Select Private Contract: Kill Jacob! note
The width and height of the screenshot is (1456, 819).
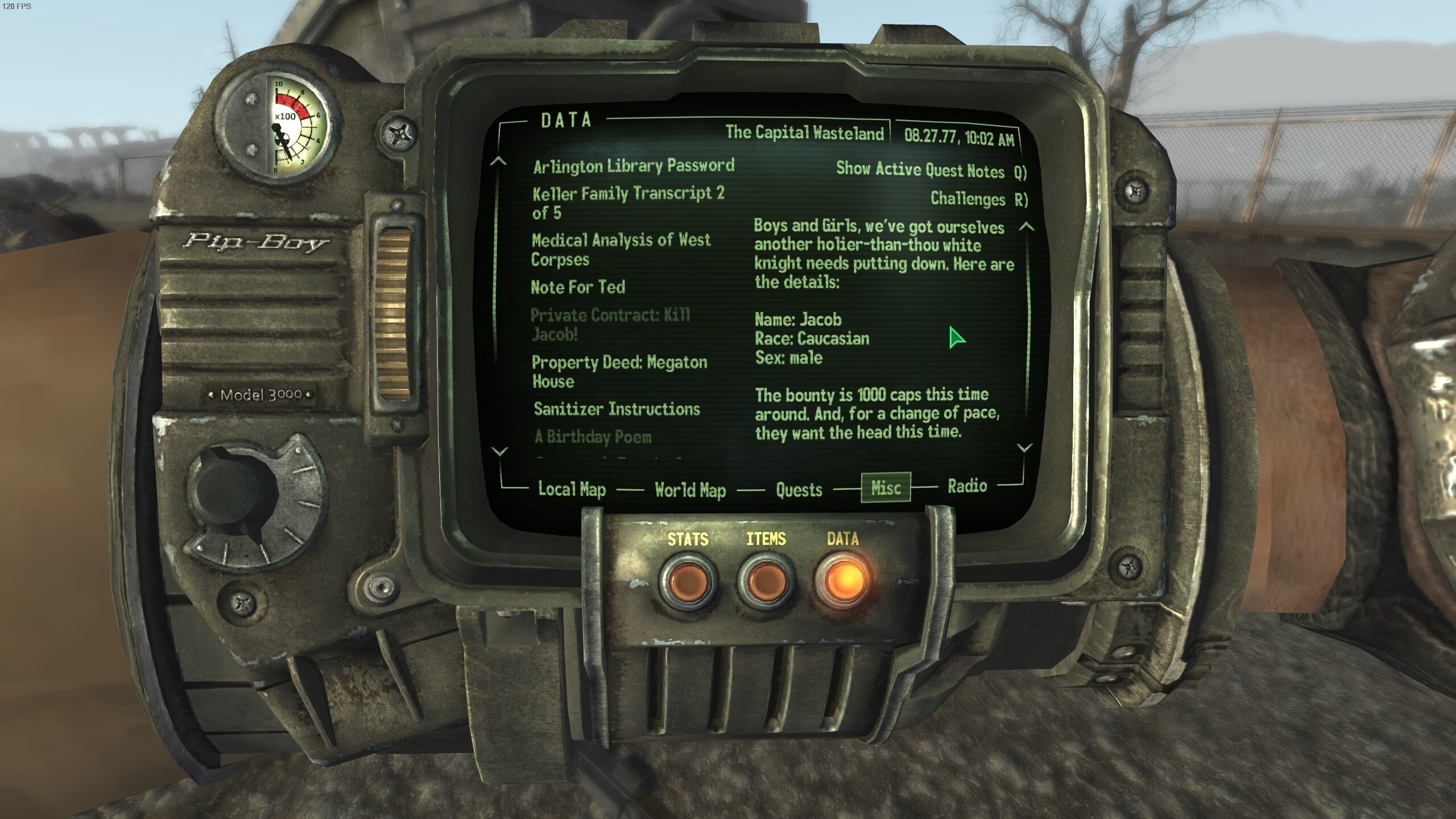click(x=610, y=324)
